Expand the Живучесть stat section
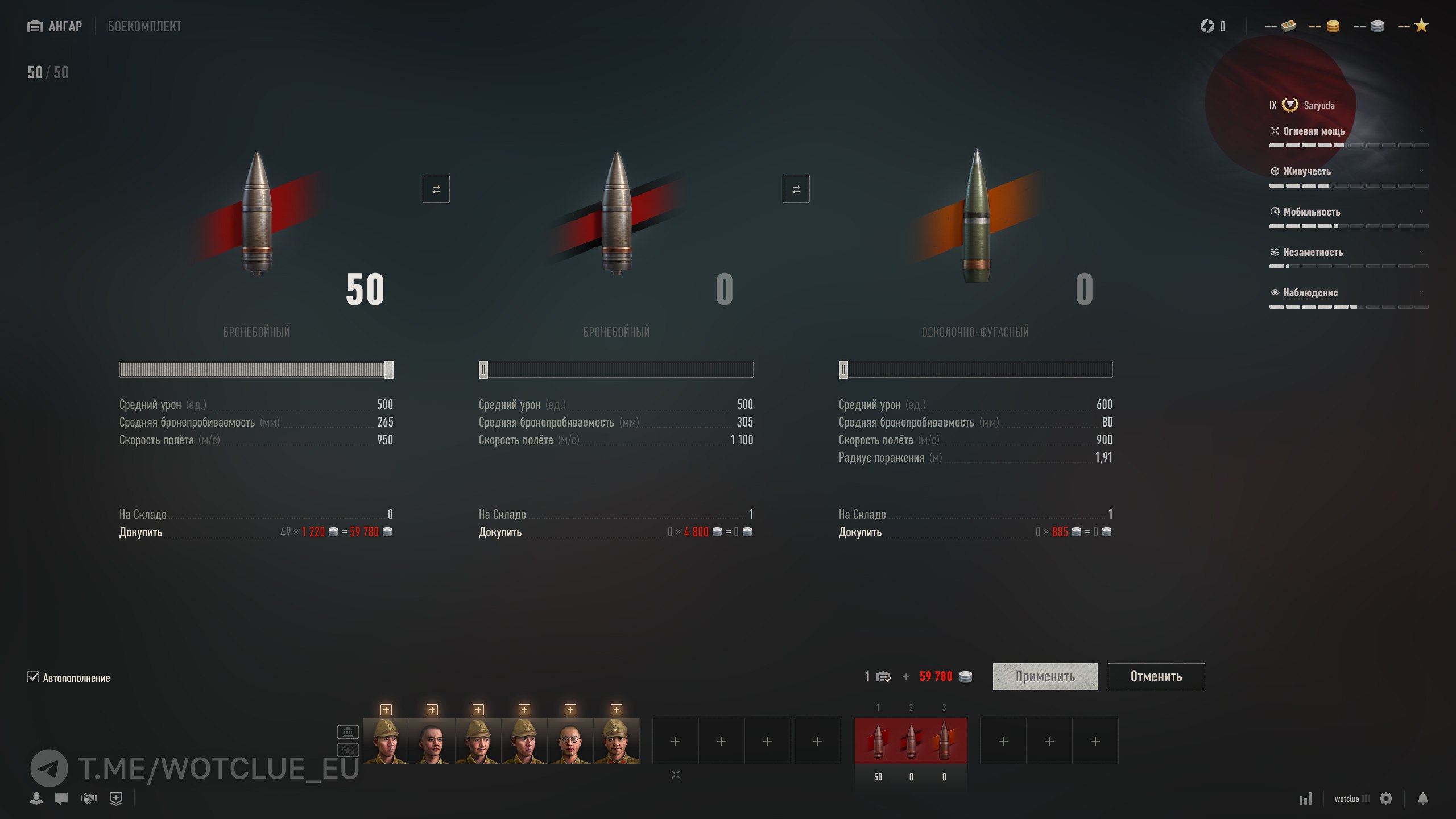1456x819 pixels. [1348, 171]
